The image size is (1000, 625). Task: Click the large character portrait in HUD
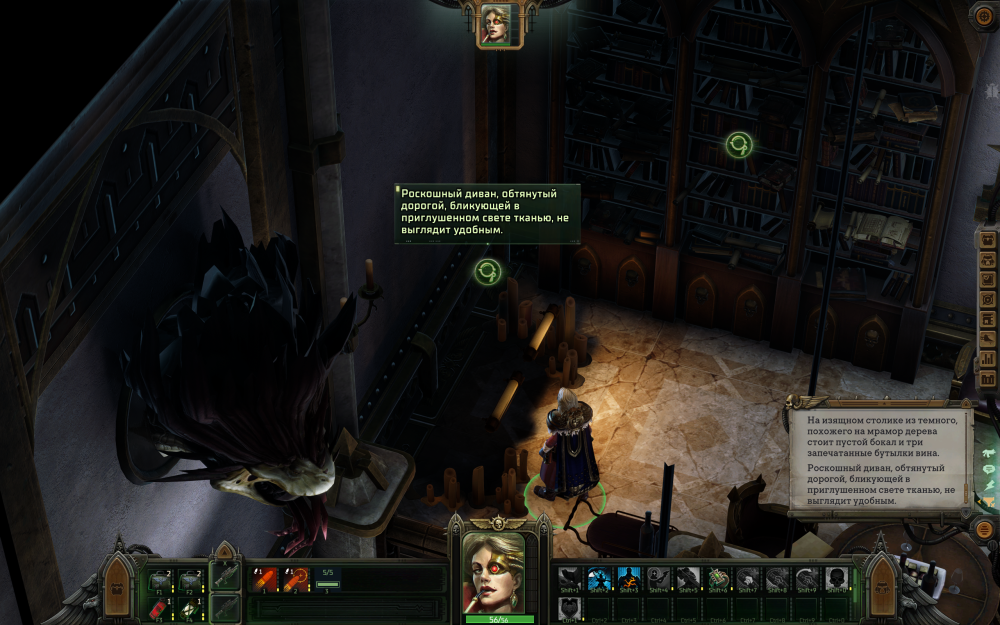(x=493, y=573)
